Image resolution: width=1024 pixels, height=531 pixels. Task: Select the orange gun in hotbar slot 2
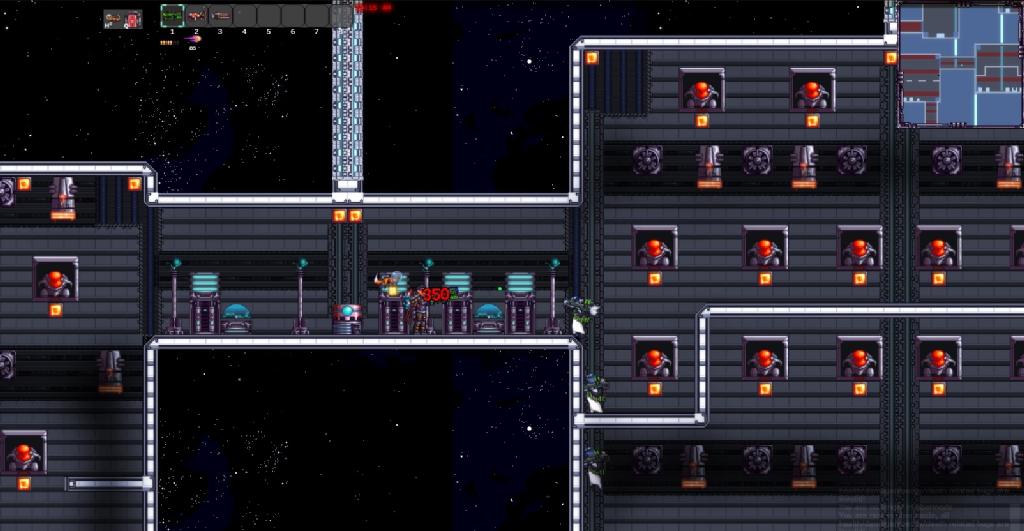pyautogui.click(x=196, y=16)
